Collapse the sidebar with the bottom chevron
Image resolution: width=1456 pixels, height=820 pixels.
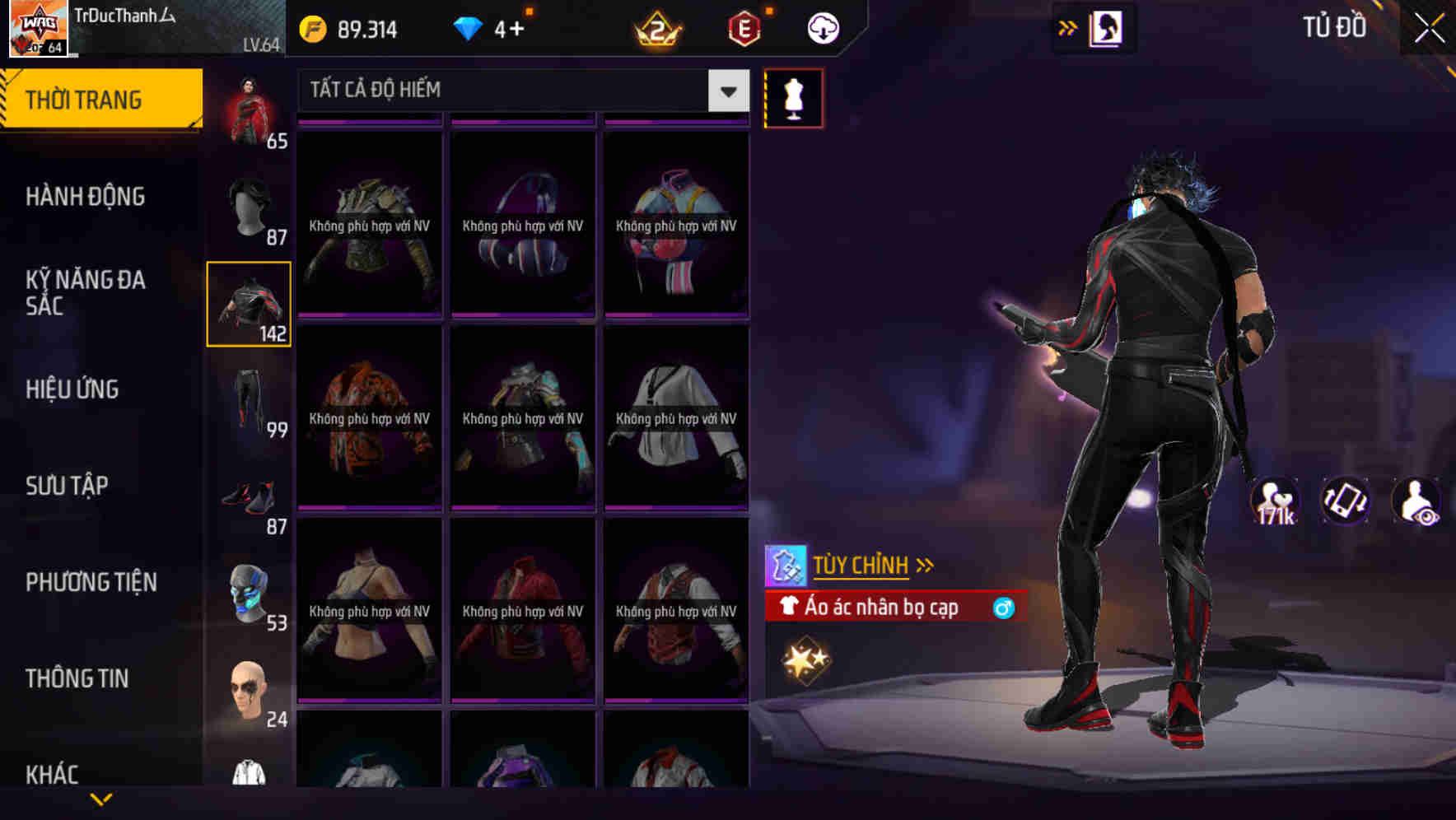pyautogui.click(x=100, y=797)
